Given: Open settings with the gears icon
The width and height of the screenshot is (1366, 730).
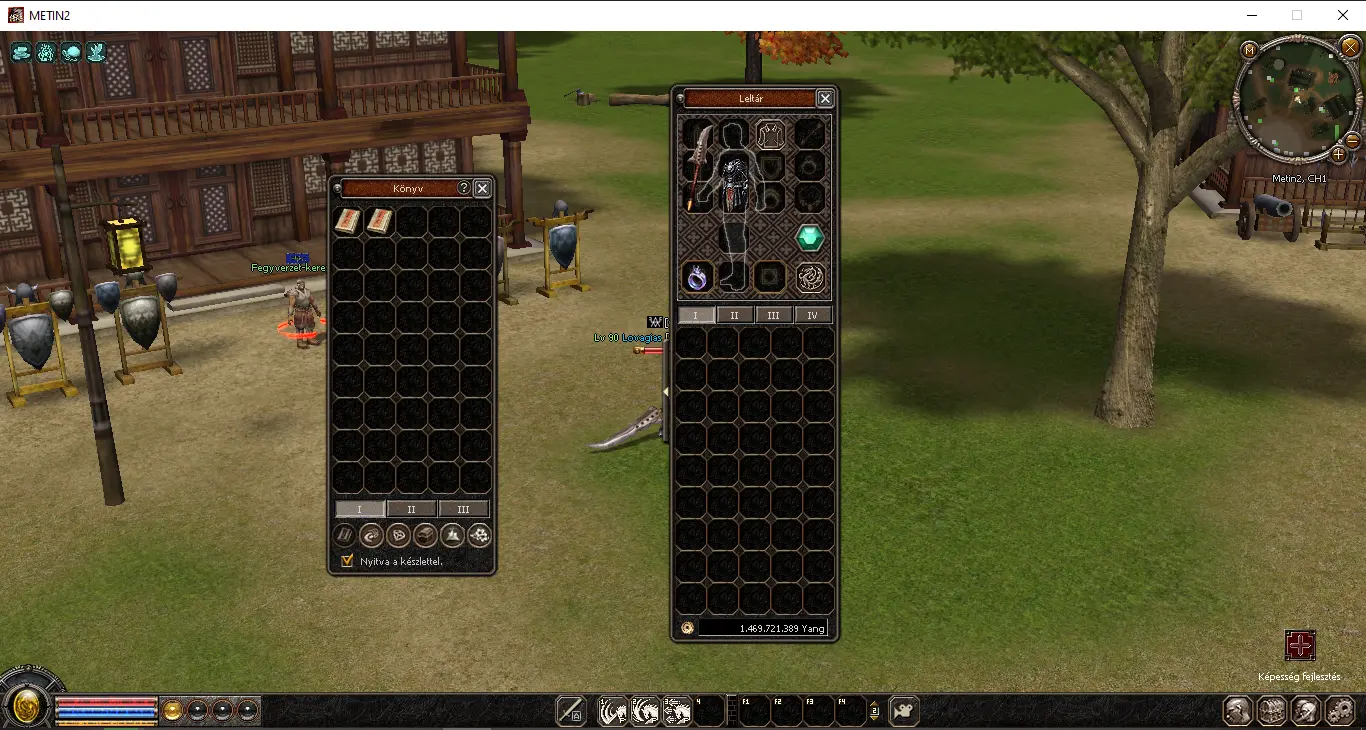Looking at the screenshot, I should [1339, 711].
